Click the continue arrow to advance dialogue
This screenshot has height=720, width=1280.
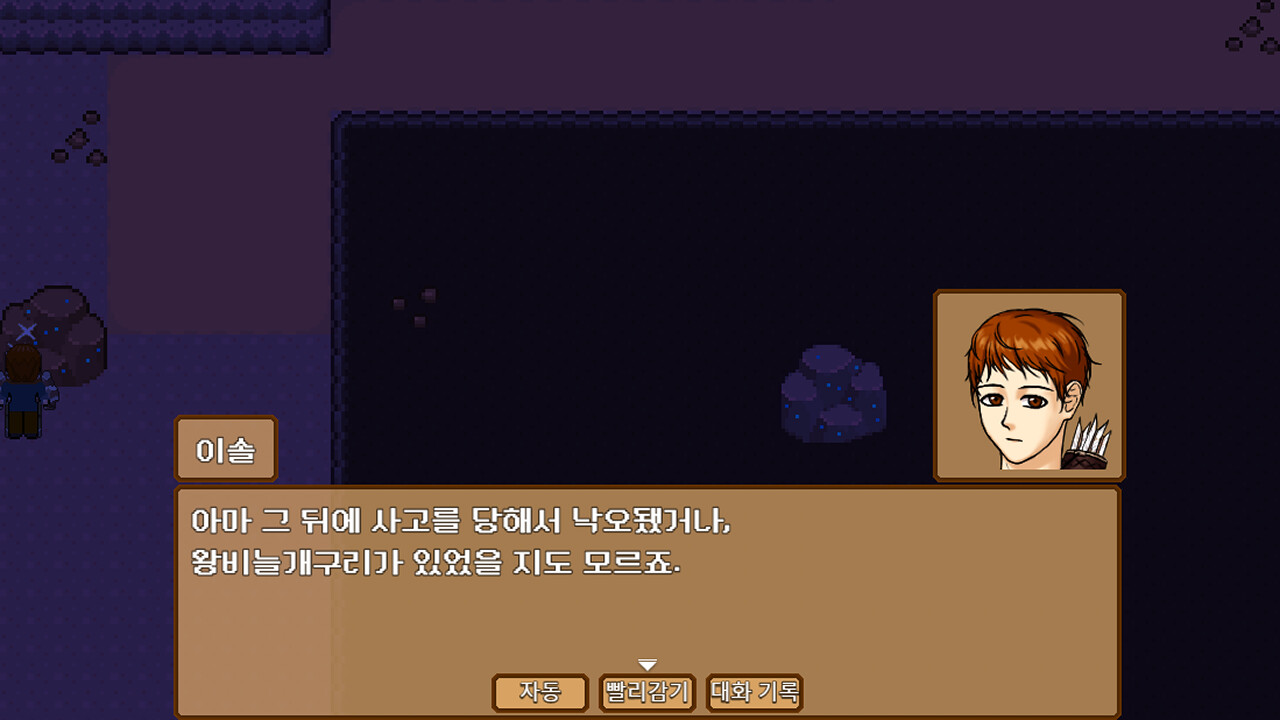[x=648, y=662]
